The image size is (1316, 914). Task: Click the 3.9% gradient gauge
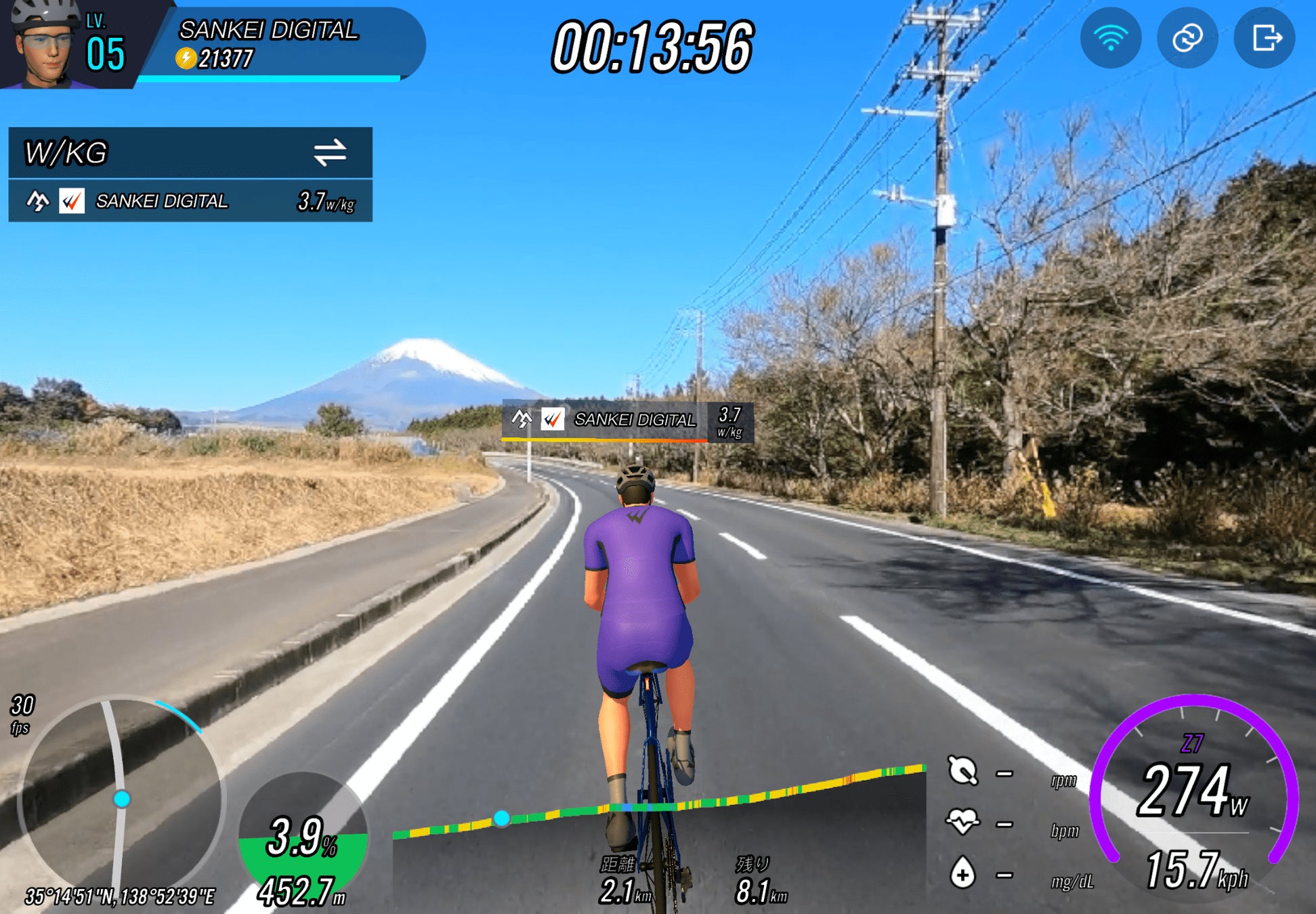(x=303, y=838)
